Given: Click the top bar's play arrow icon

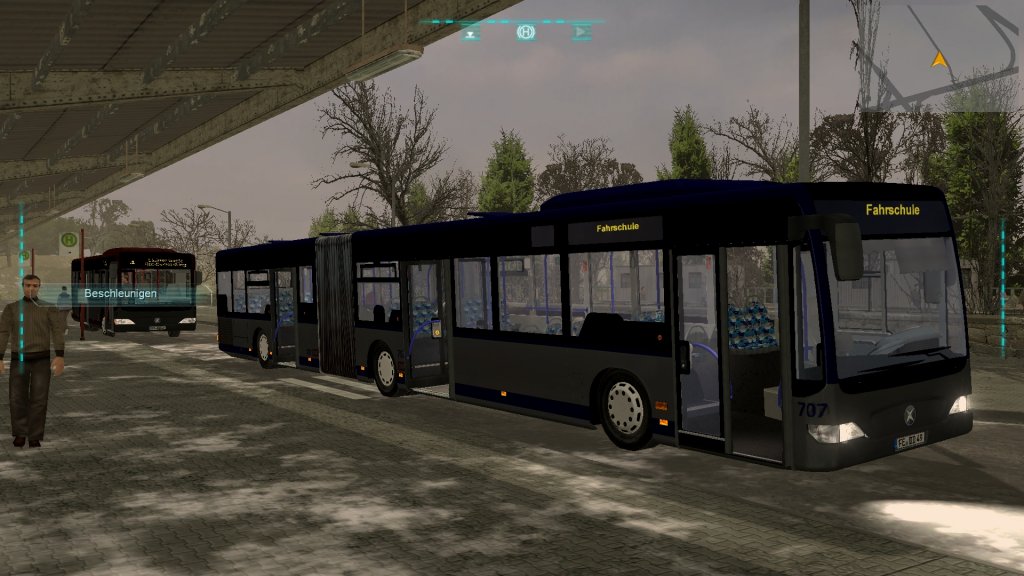Looking at the screenshot, I should [x=581, y=33].
